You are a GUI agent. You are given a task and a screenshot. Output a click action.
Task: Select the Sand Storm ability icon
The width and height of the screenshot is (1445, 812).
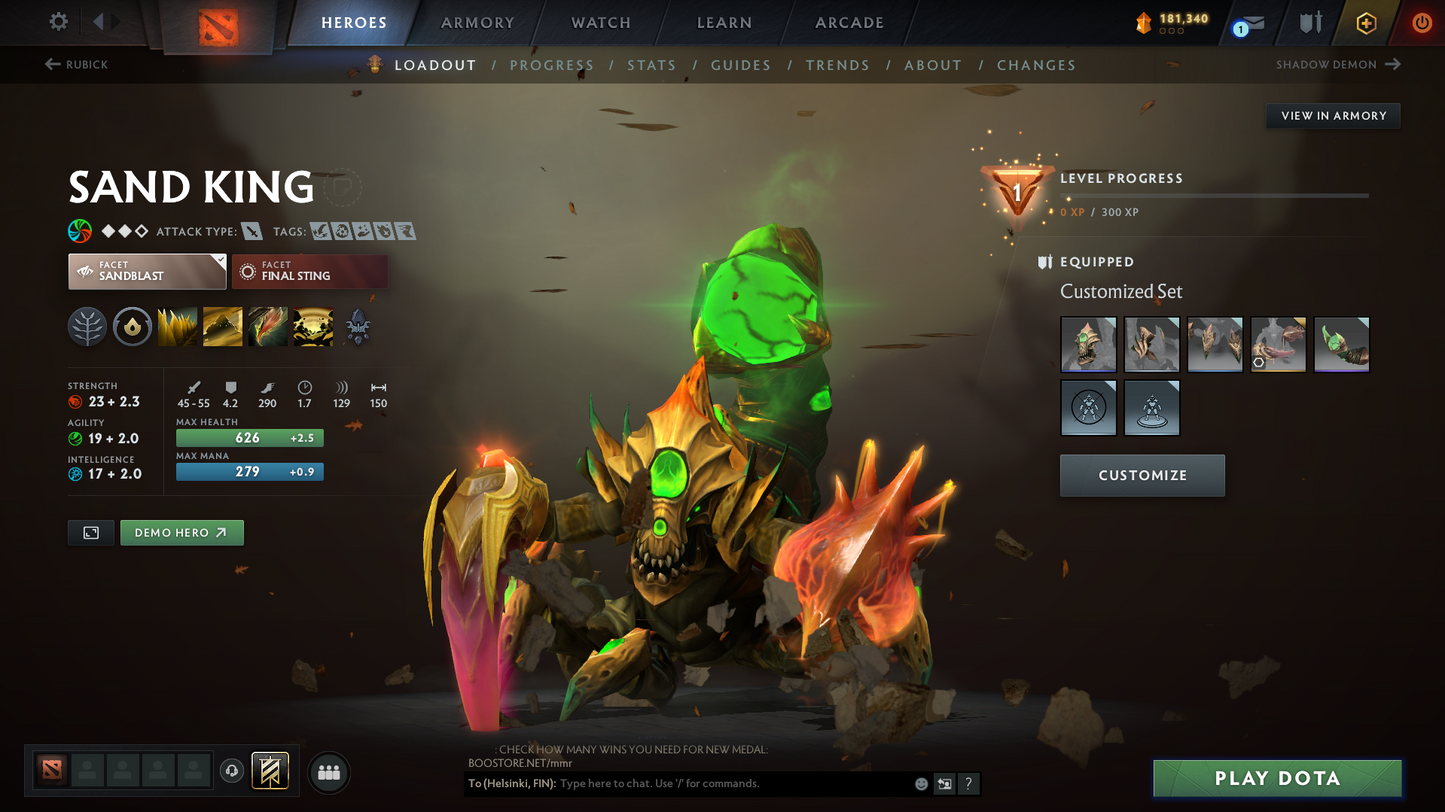point(222,327)
